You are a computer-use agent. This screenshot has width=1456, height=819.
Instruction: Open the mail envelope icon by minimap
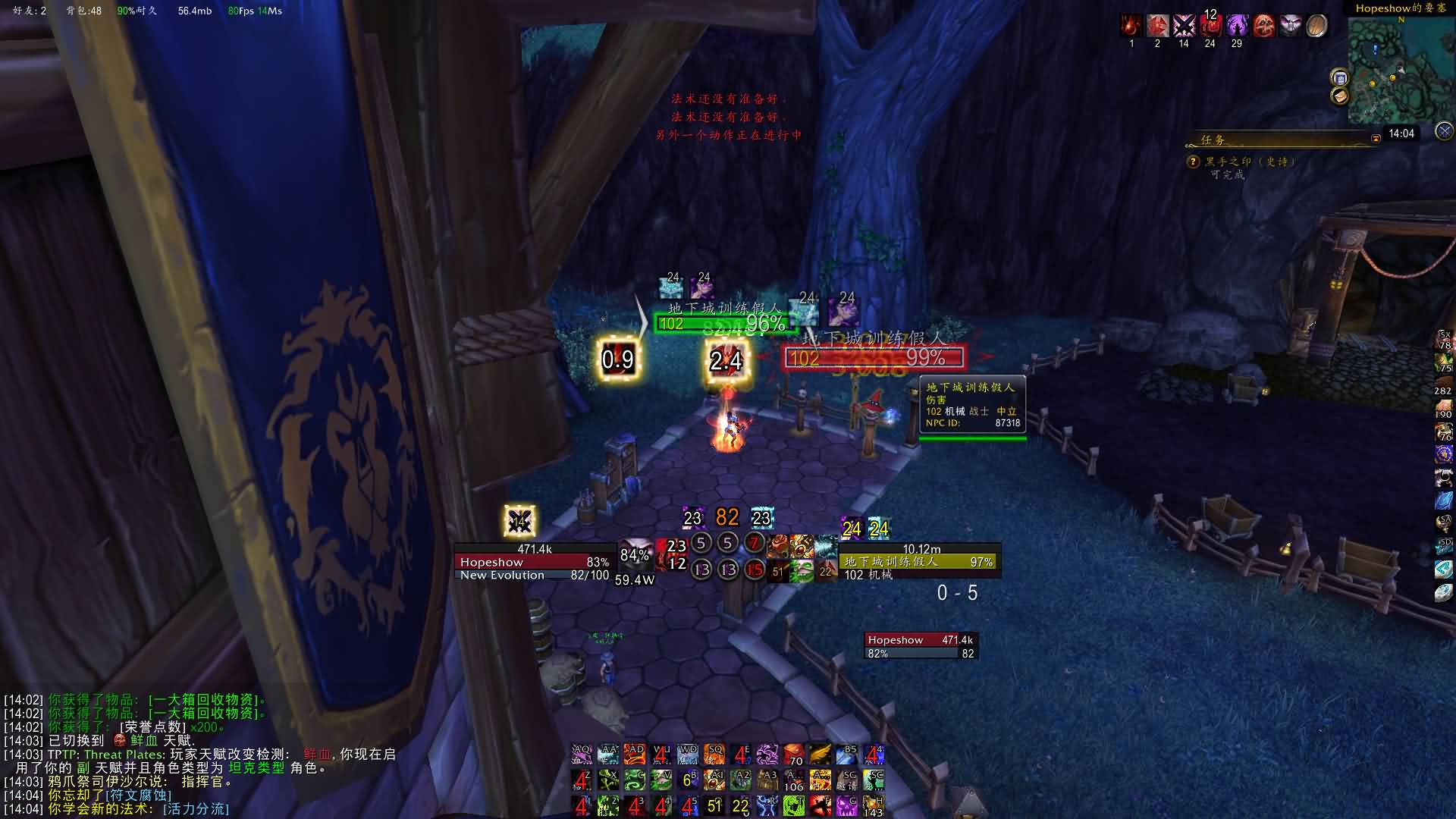coord(1340,96)
